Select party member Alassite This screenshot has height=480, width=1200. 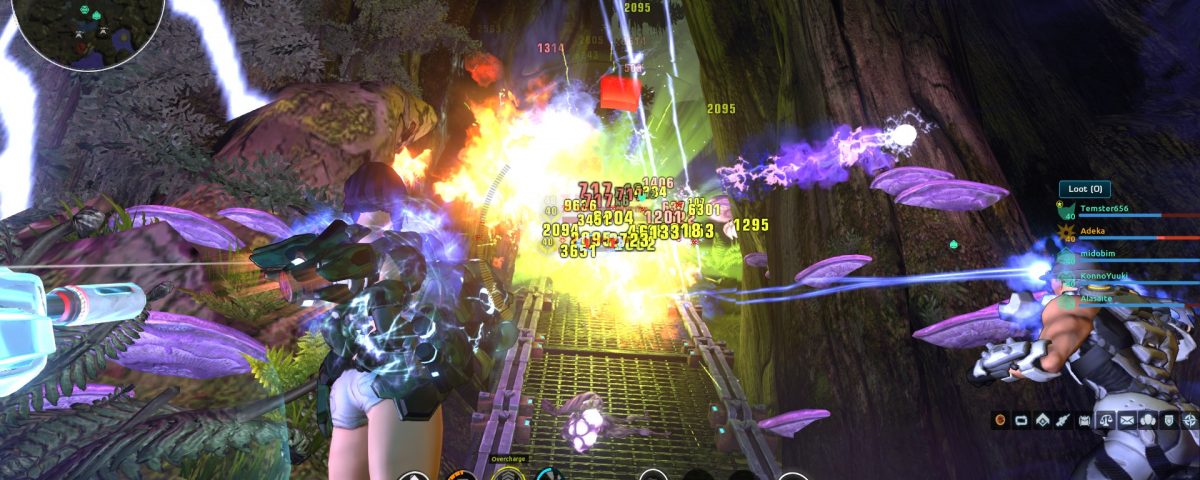1098,297
